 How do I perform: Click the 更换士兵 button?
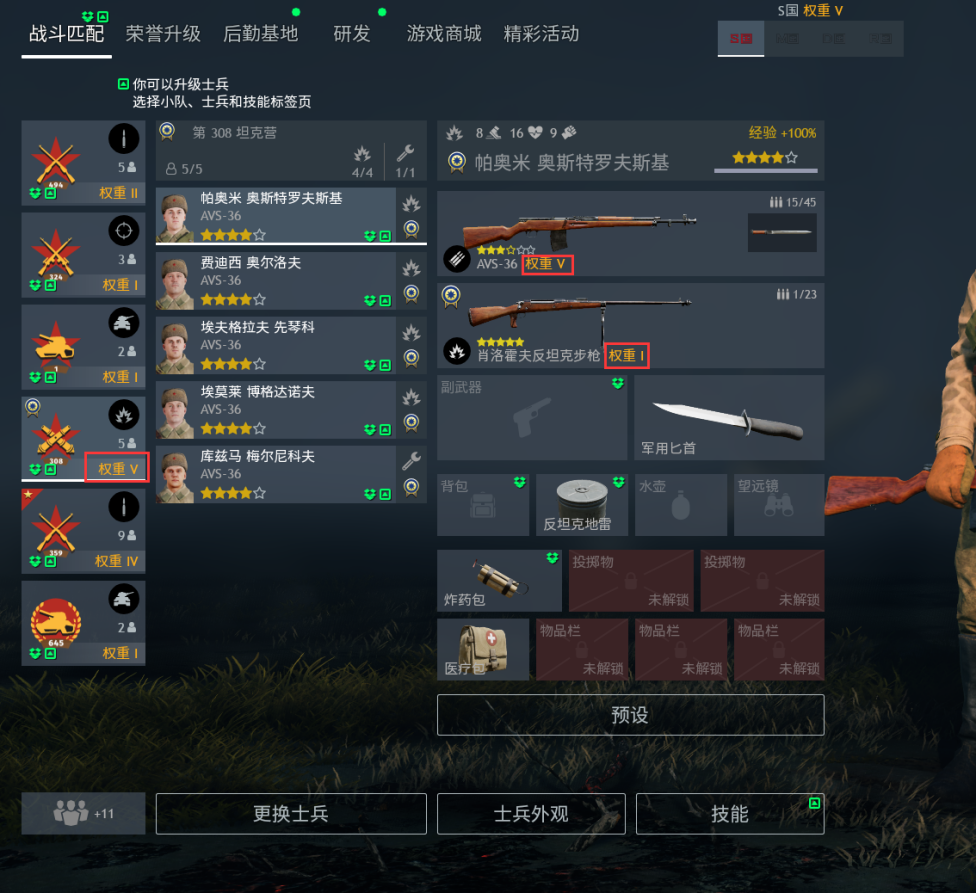291,814
